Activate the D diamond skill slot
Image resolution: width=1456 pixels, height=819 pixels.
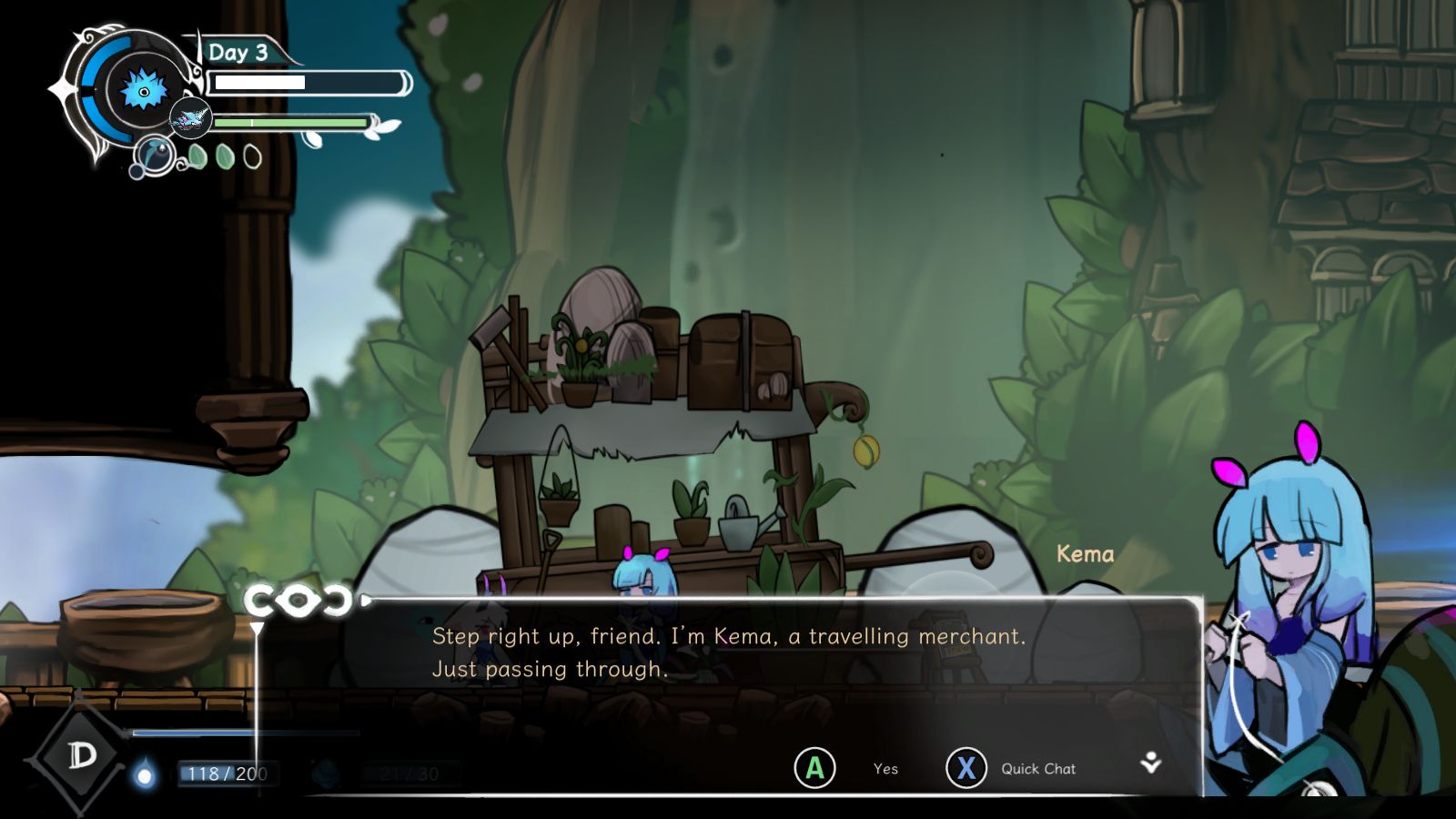(82, 754)
